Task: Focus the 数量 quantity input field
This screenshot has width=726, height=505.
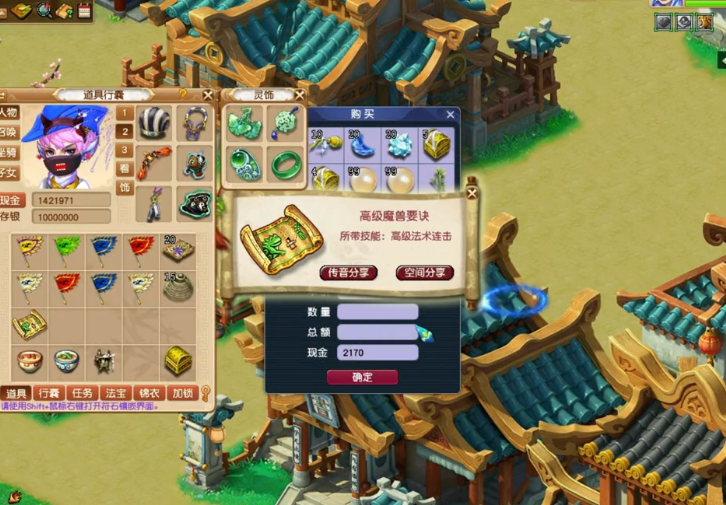Action: [x=377, y=312]
